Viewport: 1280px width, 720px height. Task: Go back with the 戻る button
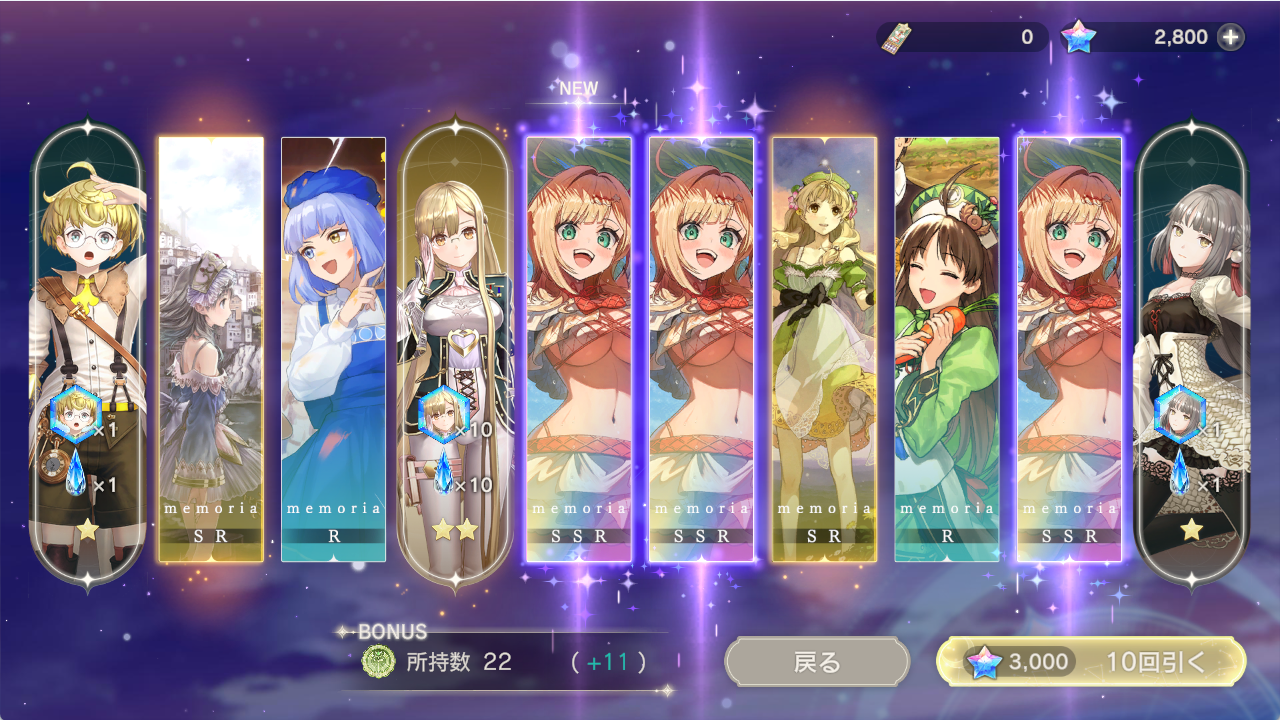click(x=817, y=662)
